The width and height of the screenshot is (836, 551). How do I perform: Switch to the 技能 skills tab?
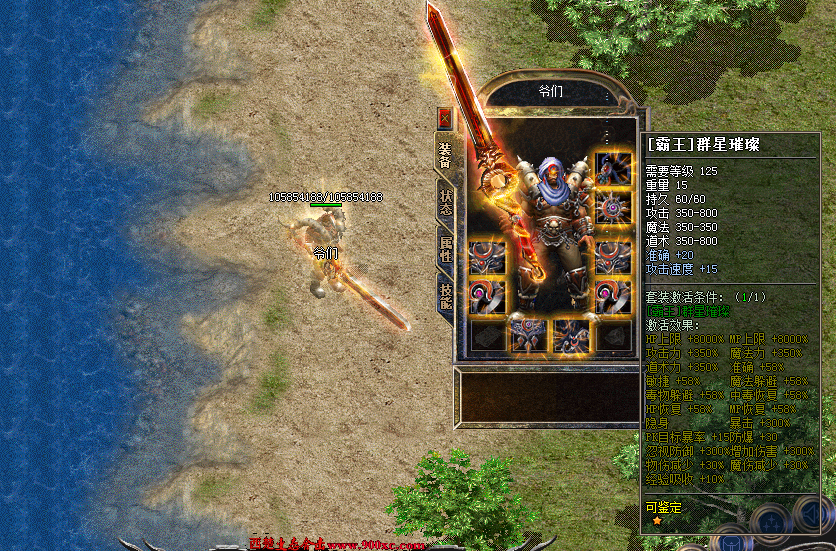pos(446,296)
